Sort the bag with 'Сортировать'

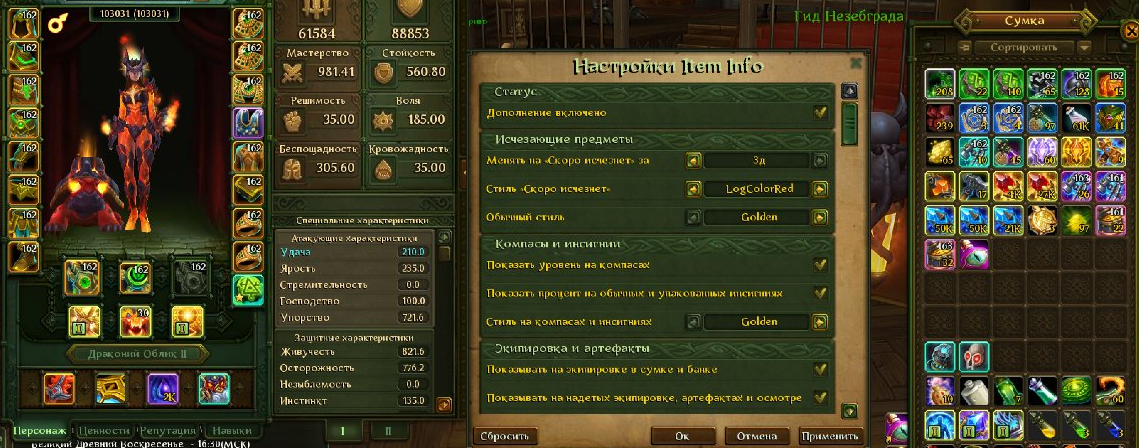(x=1024, y=47)
